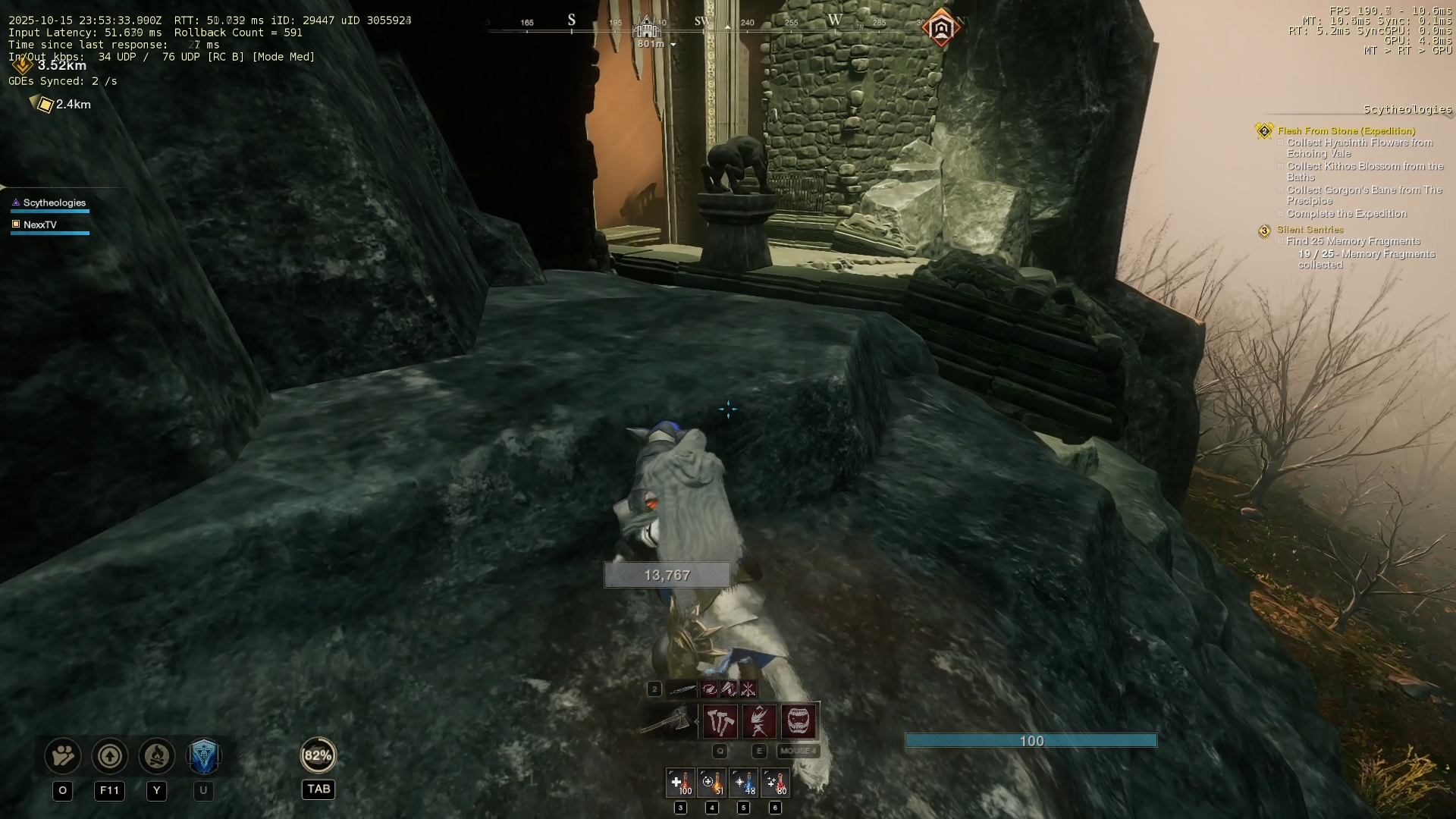
Task: Click the blue faction shield icon
Action: click(x=203, y=756)
